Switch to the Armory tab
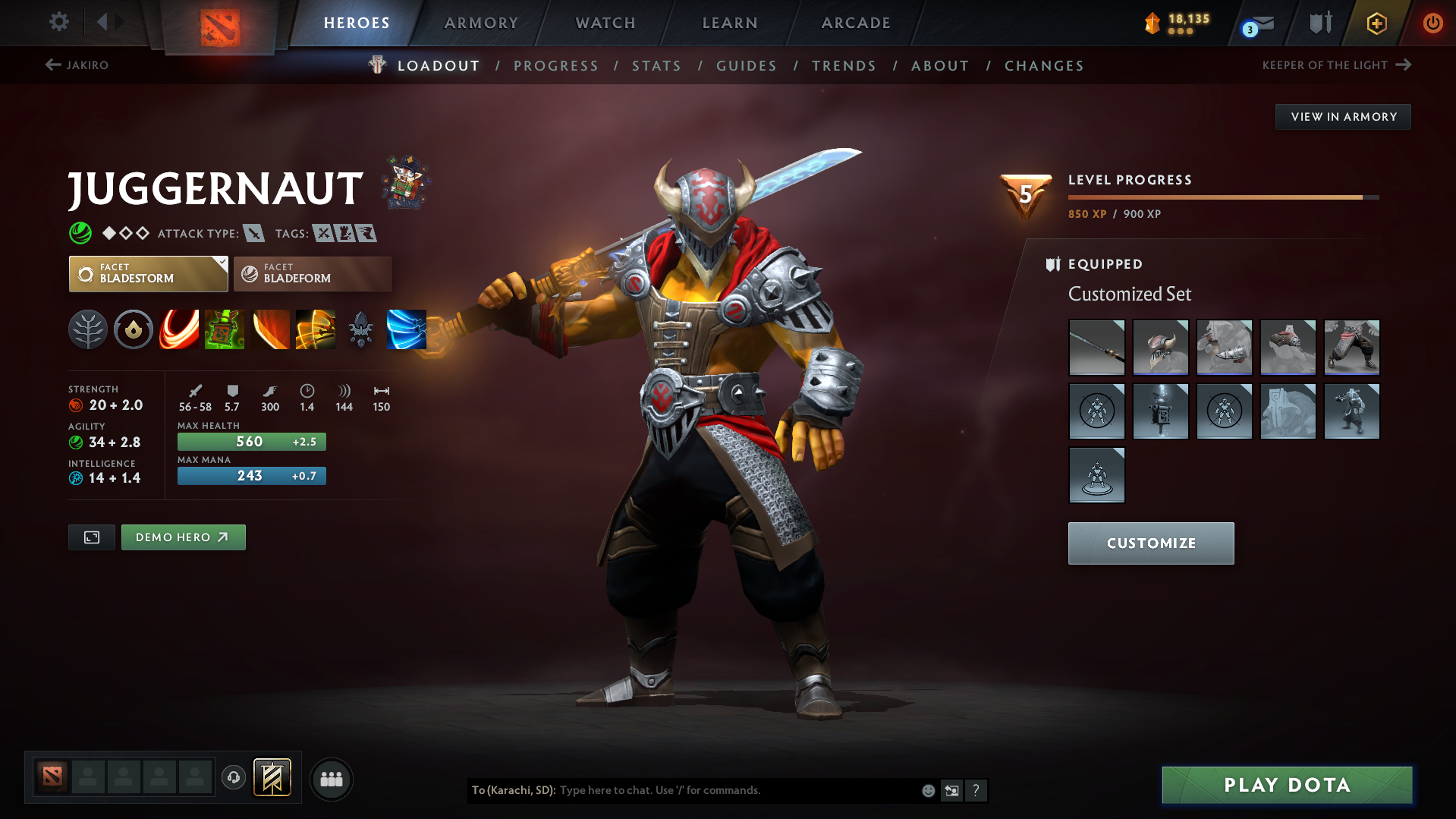The height and width of the screenshot is (819, 1456). pyautogui.click(x=481, y=23)
